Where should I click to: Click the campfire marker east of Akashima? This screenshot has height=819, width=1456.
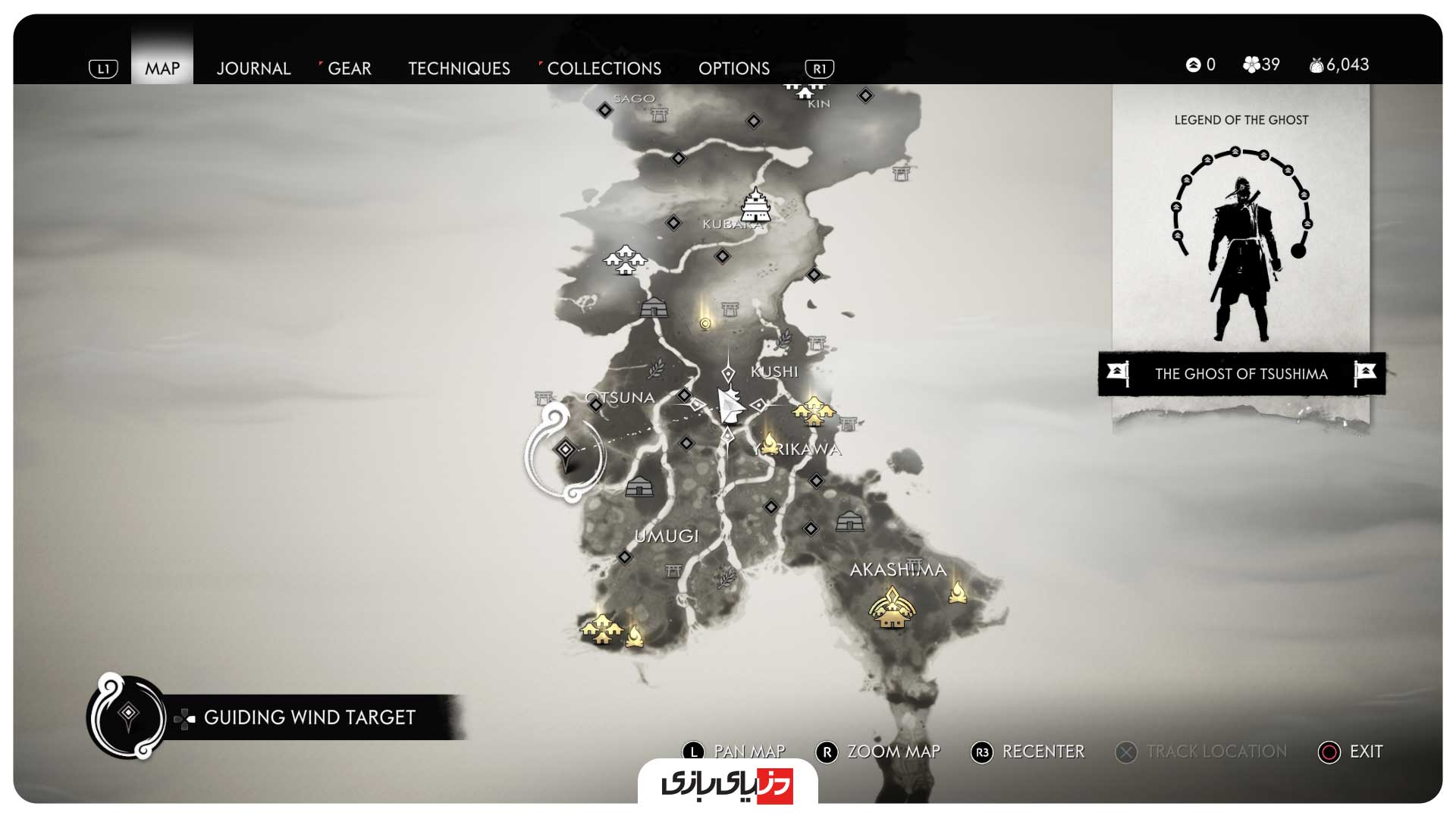[x=958, y=591]
